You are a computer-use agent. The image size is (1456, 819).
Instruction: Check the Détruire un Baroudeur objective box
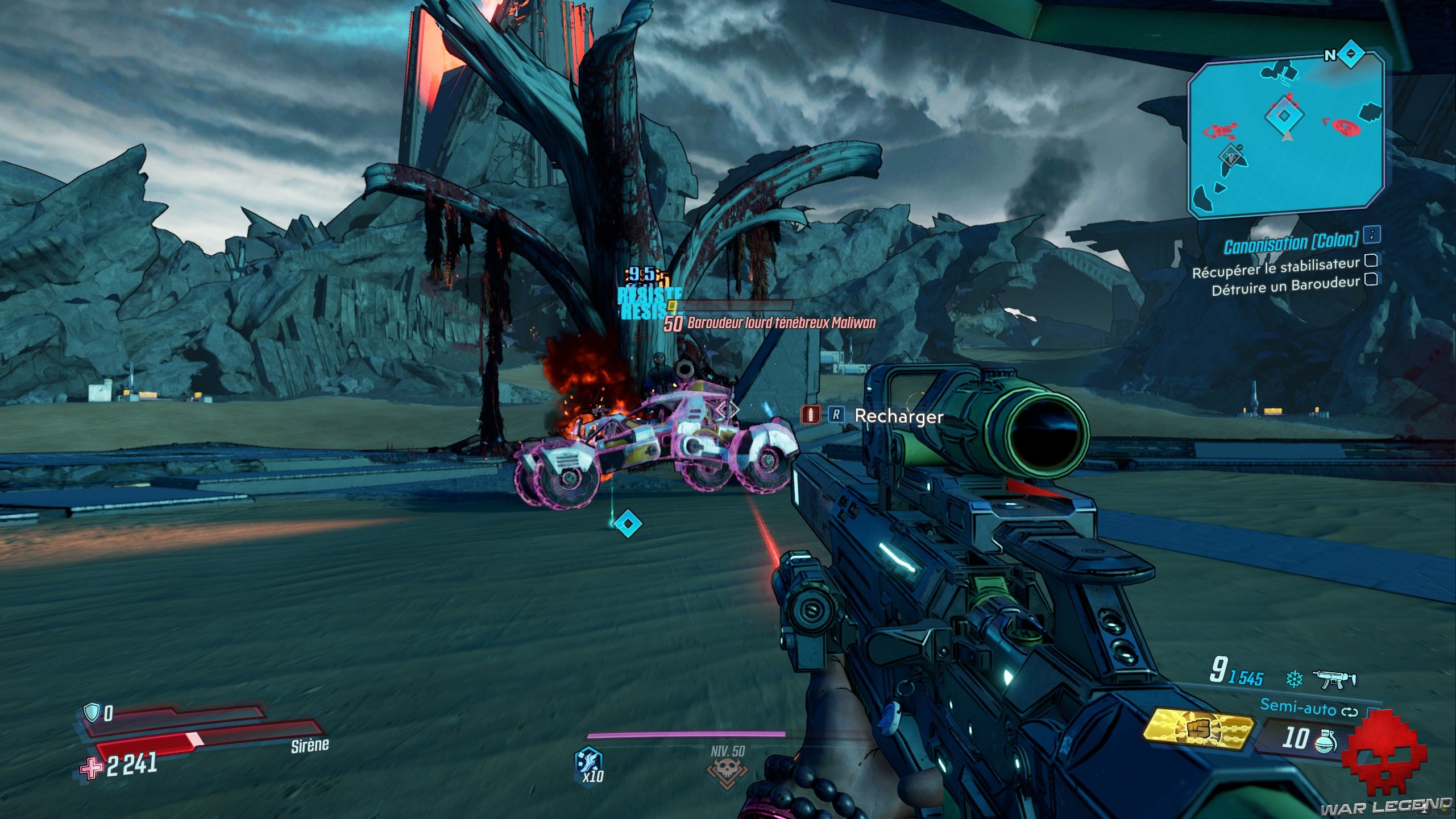(x=1371, y=279)
